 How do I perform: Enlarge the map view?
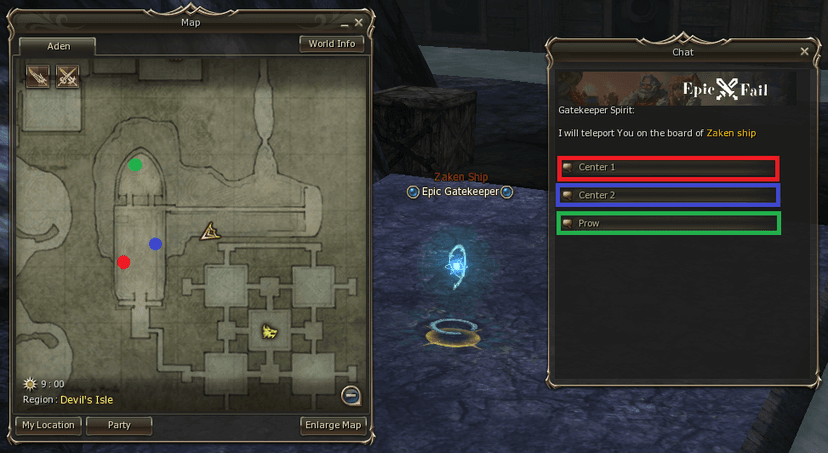click(x=331, y=425)
